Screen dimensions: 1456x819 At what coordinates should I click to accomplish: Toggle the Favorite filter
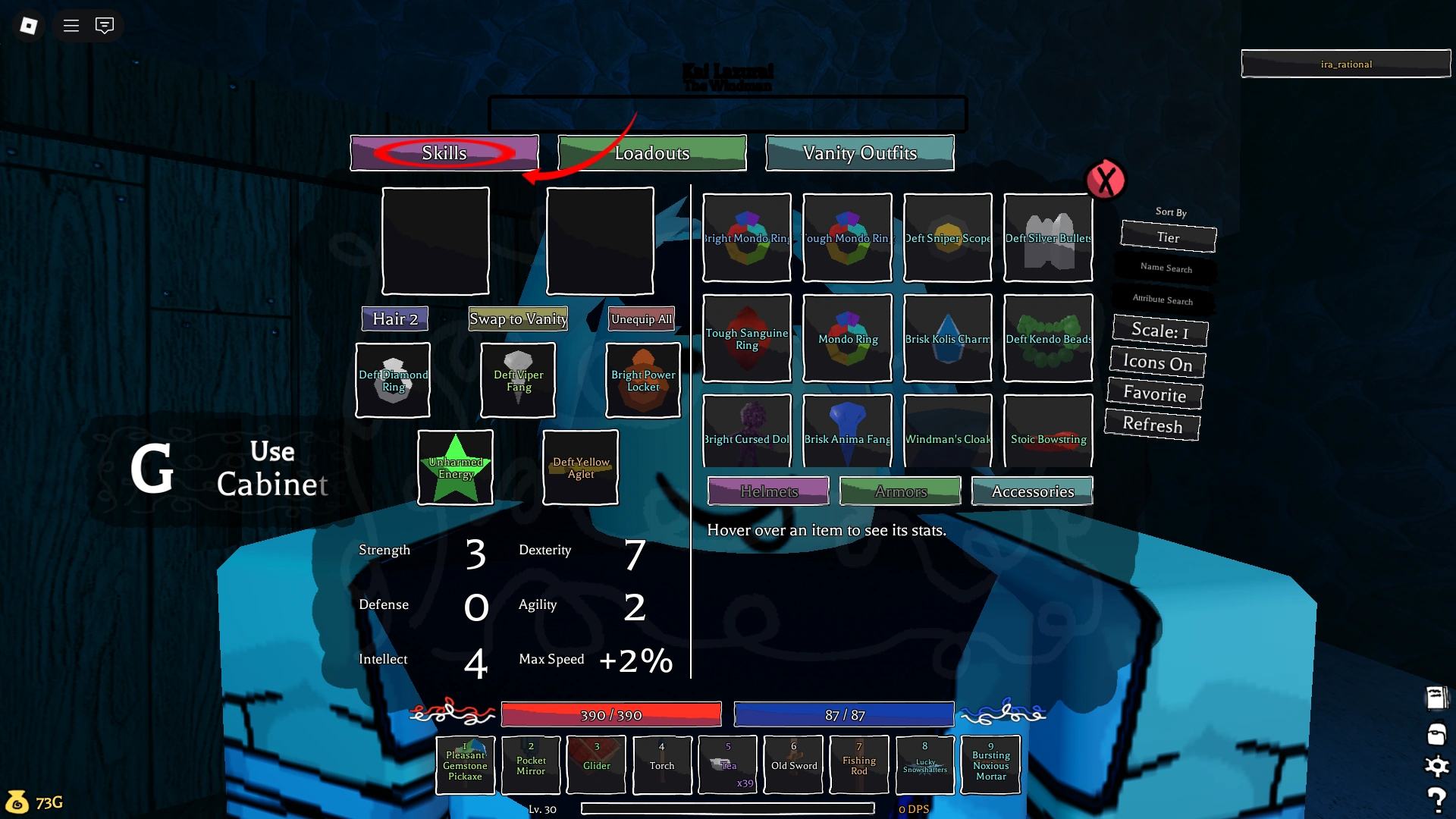pyautogui.click(x=1153, y=394)
